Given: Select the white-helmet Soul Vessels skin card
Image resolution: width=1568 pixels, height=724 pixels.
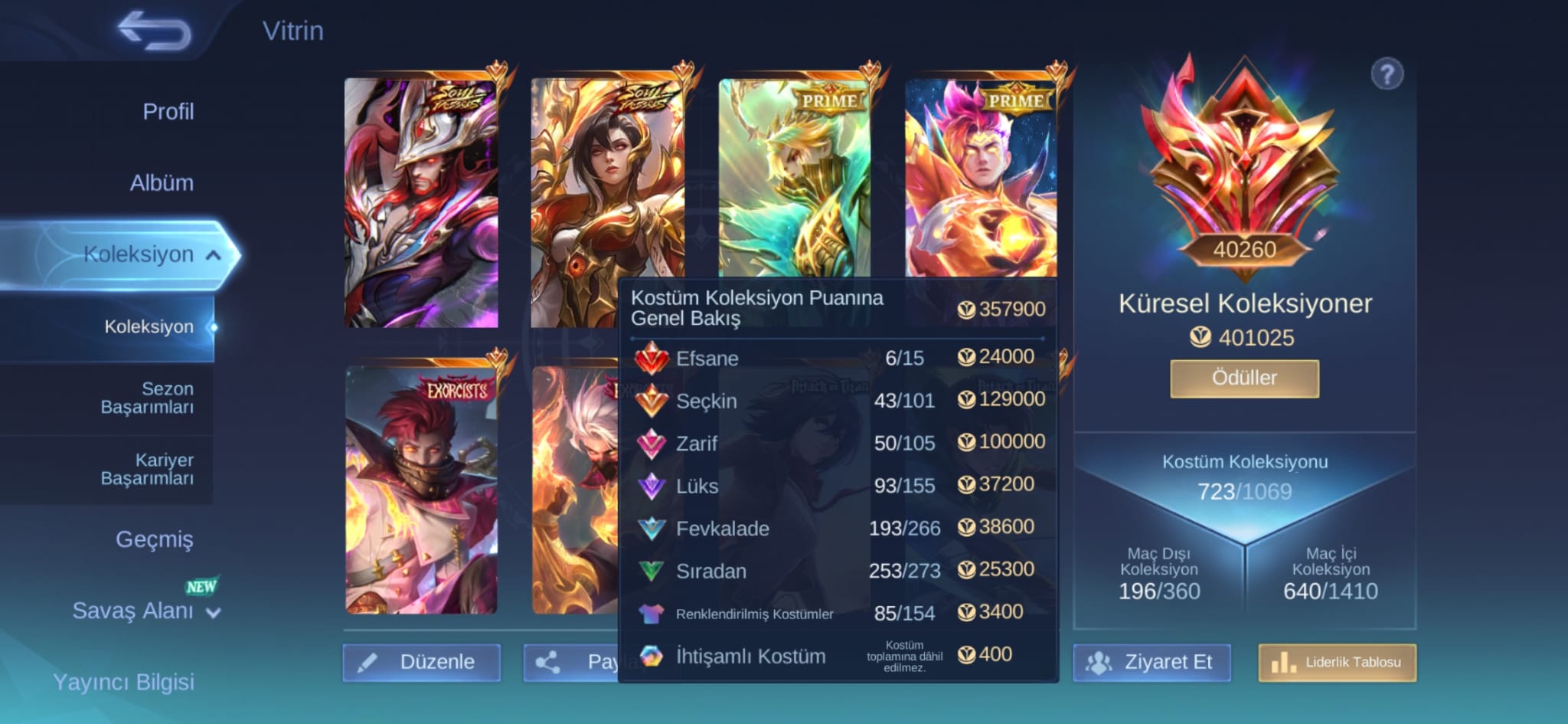Looking at the screenshot, I should pos(421,203).
